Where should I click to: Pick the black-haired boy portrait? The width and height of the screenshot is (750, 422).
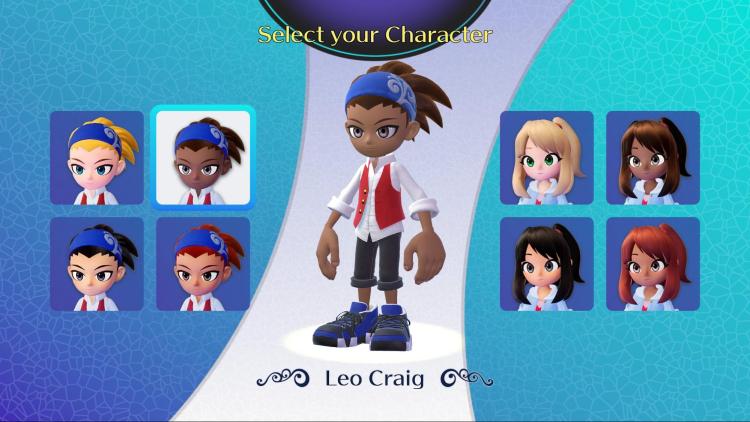pyautogui.click(x=97, y=264)
